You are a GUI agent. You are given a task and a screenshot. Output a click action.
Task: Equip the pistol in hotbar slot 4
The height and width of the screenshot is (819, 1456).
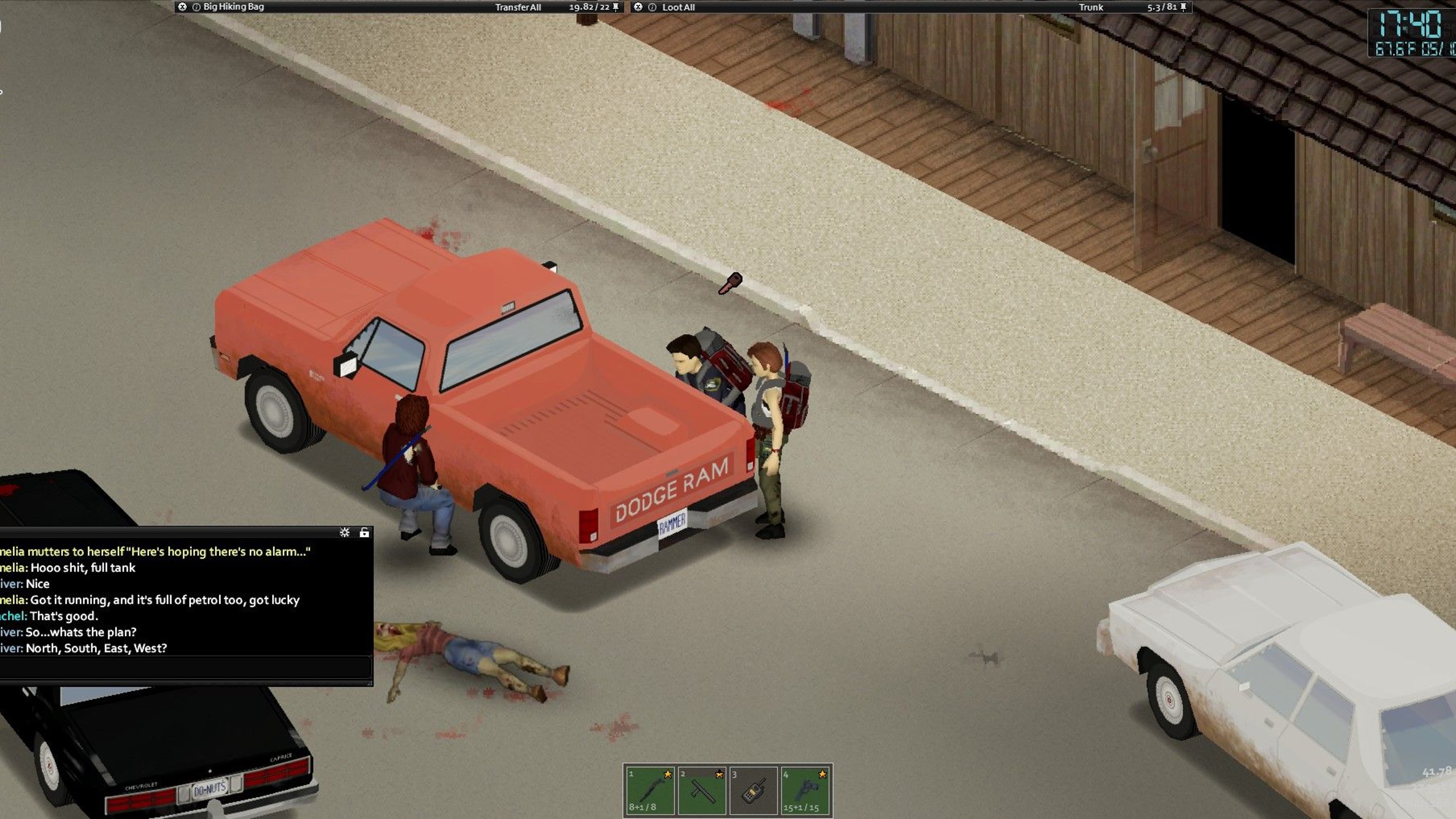click(x=805, y=790)
